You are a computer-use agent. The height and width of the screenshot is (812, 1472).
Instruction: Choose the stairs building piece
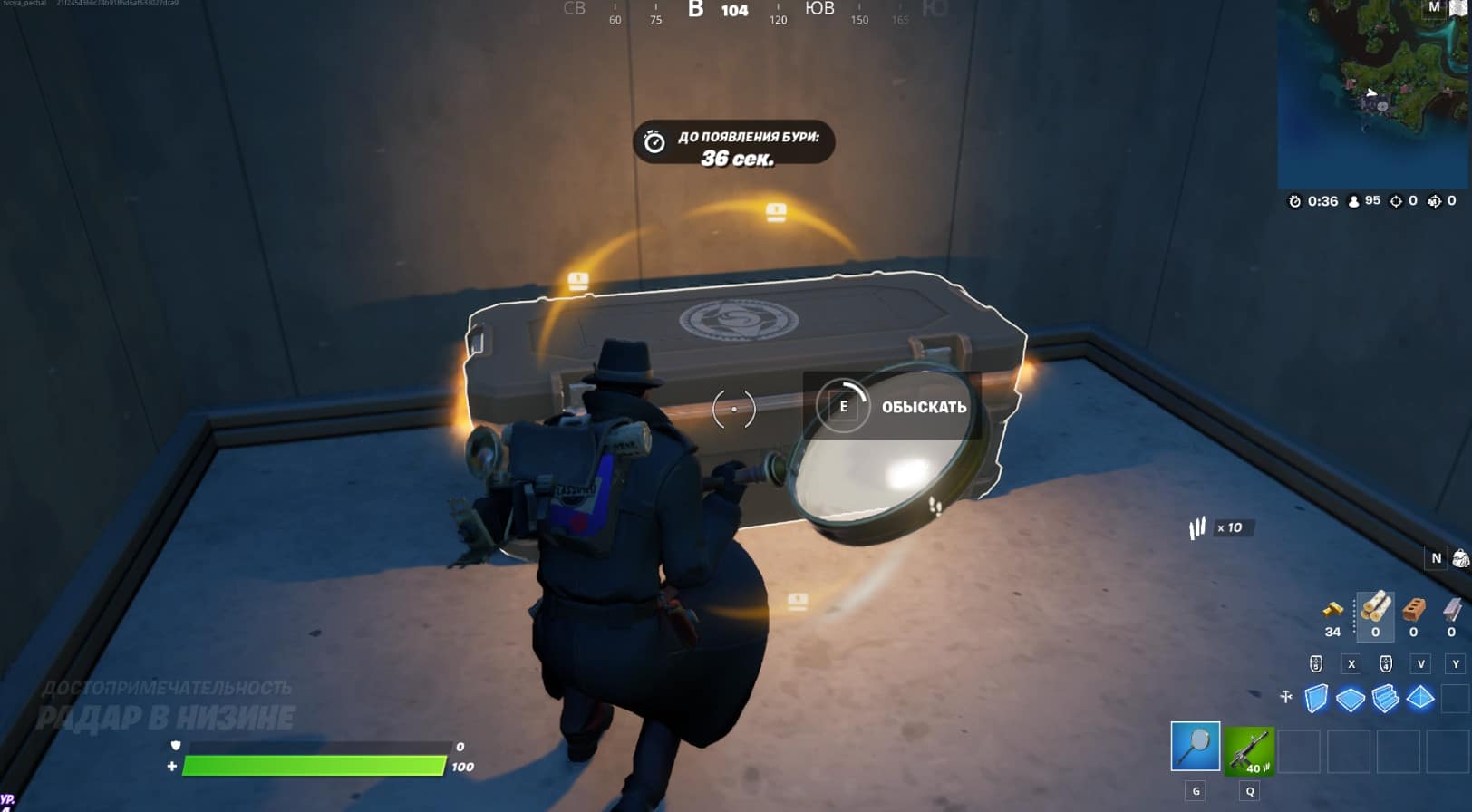coord(1385,699)
